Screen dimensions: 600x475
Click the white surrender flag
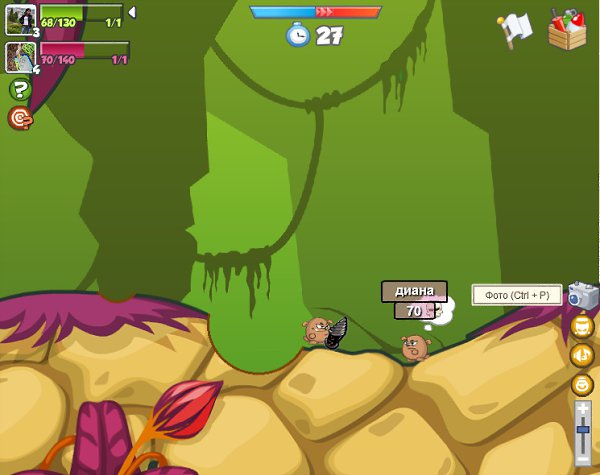(x=516, y=29)
